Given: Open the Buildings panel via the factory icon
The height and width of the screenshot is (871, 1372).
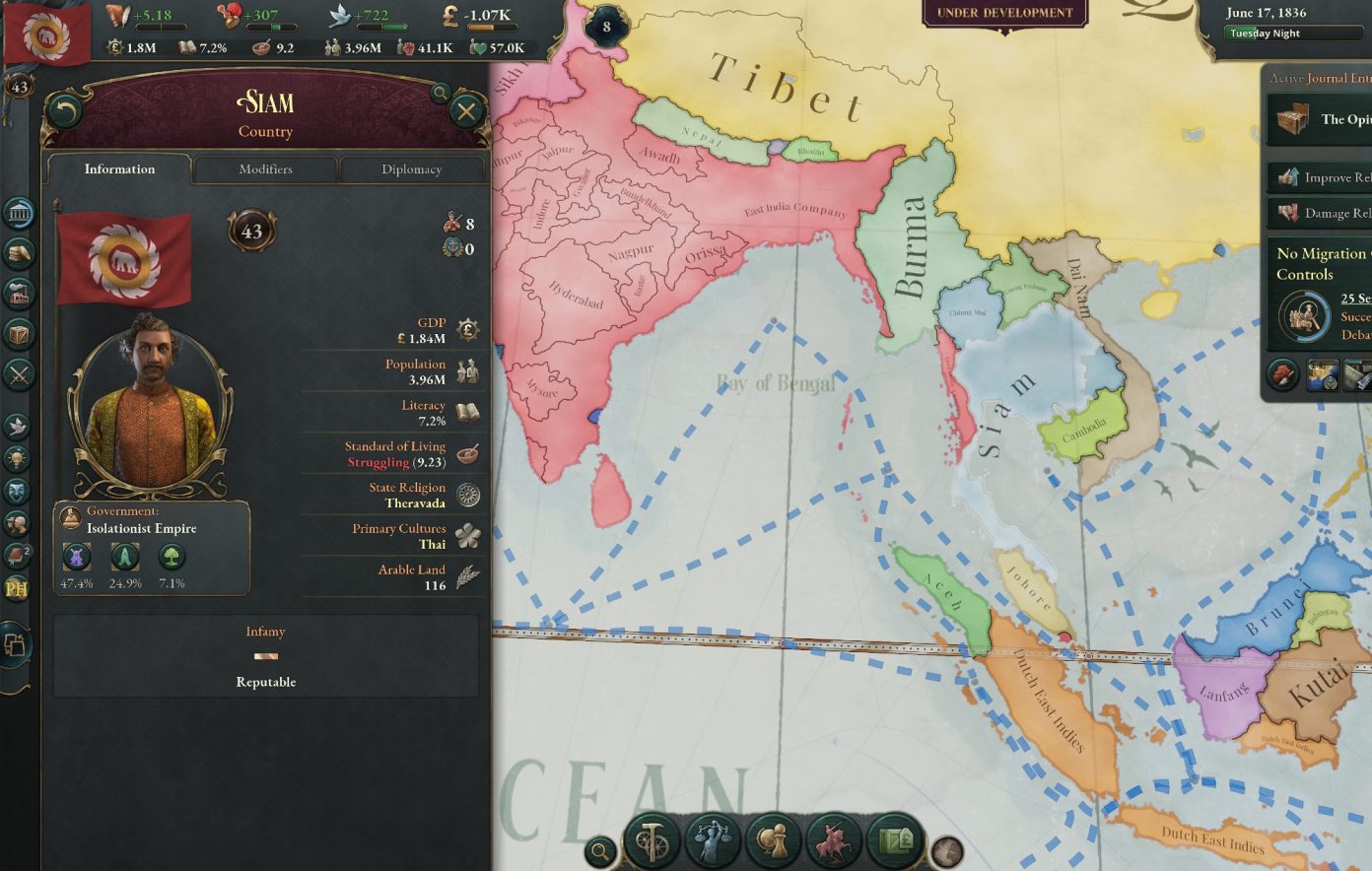Looking at the screenshot, I should click(18, 293).
